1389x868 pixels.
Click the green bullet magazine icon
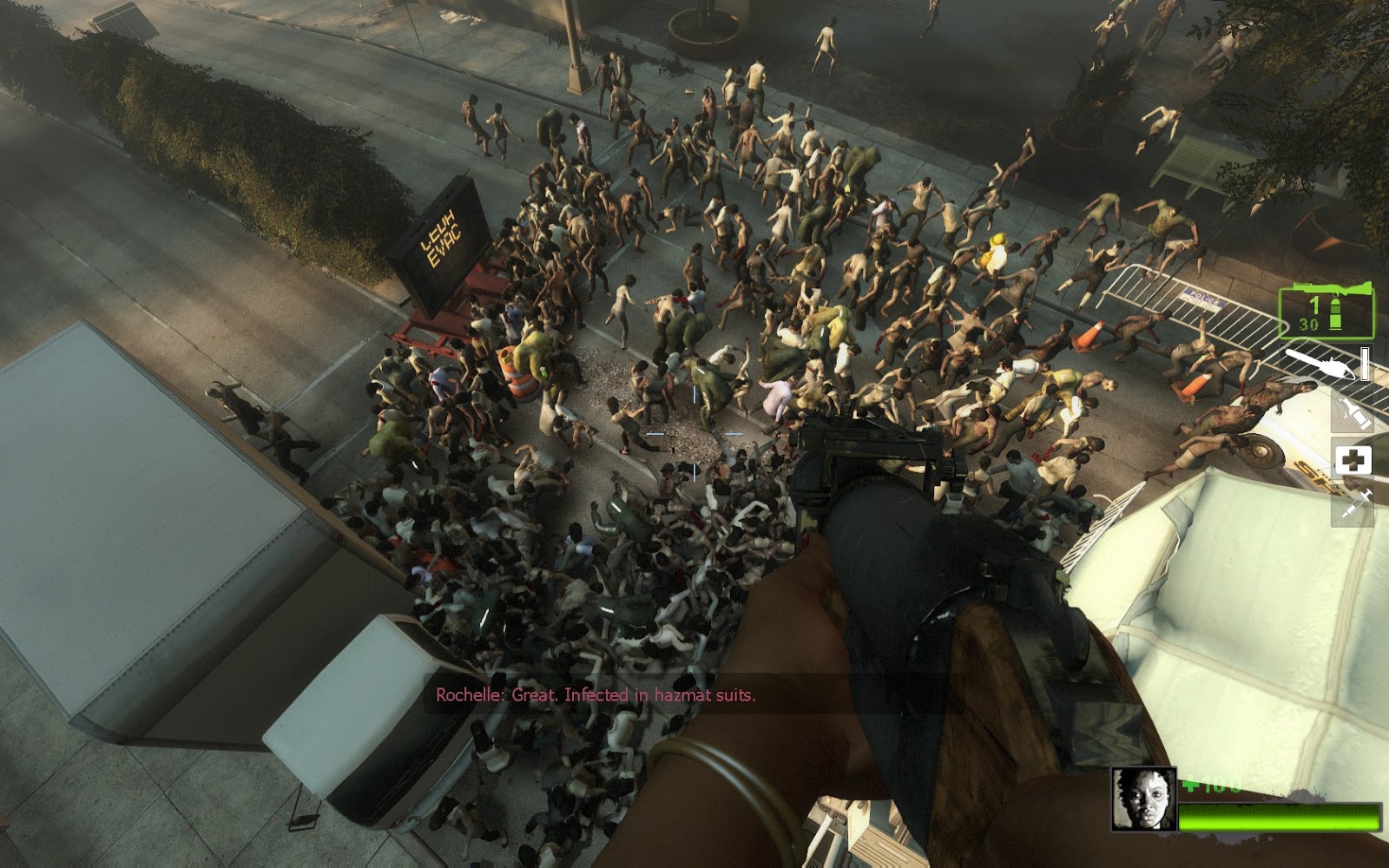pos(1335,314)
